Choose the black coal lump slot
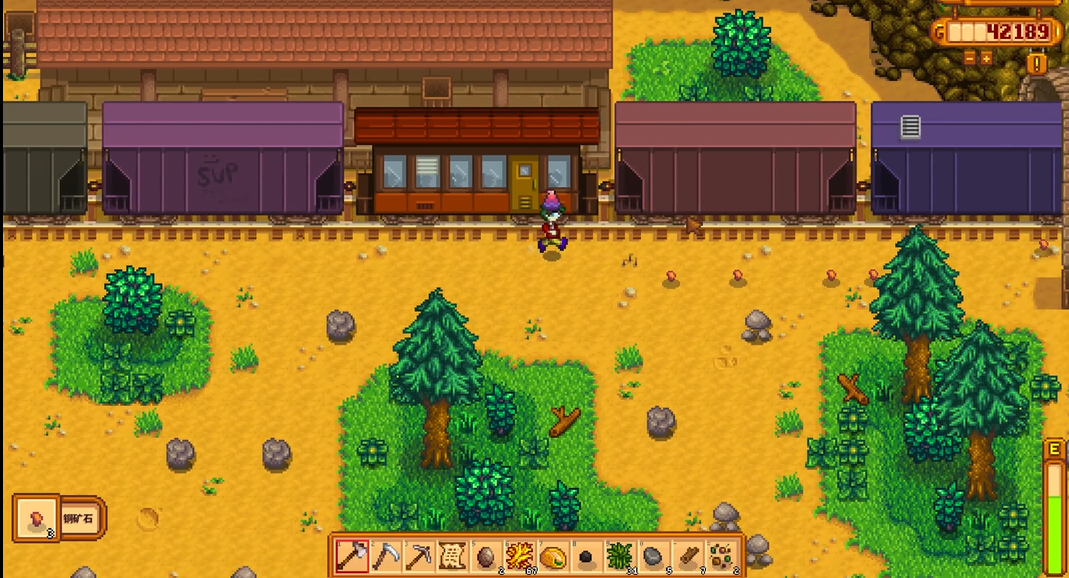The height and width of the screenshot is (578, 1069). pos(586,555)
